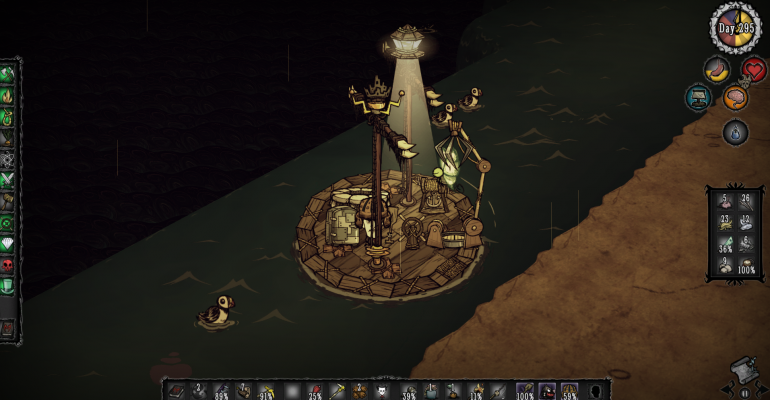
Task: Open the Tools crafting tab
Action: point(8,73)
